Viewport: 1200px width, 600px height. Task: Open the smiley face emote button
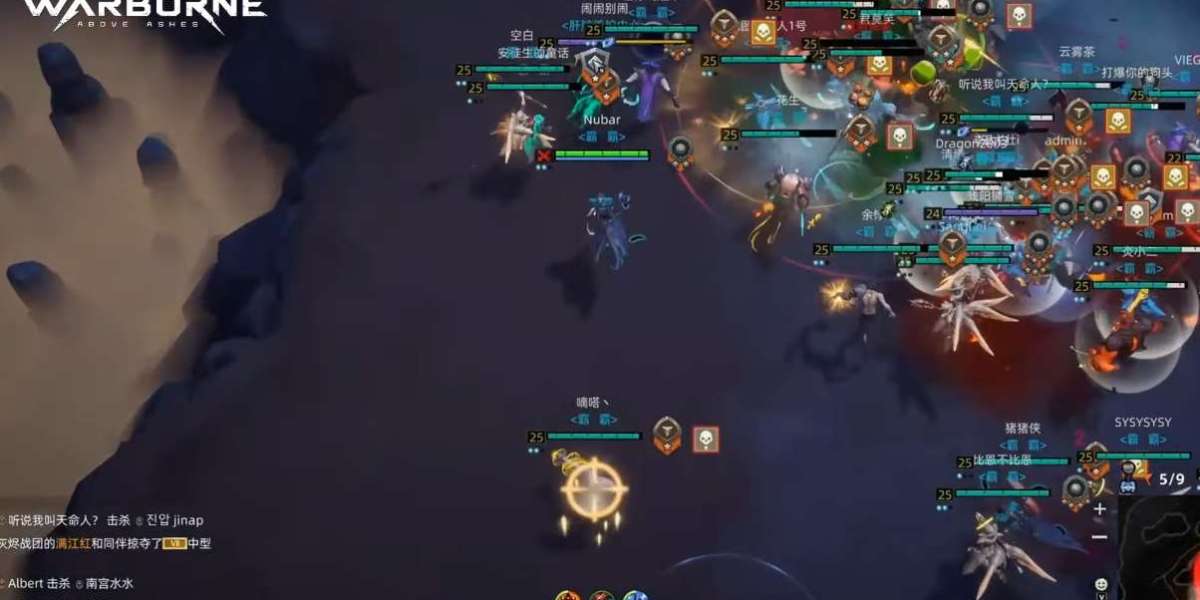point(1101,584)
